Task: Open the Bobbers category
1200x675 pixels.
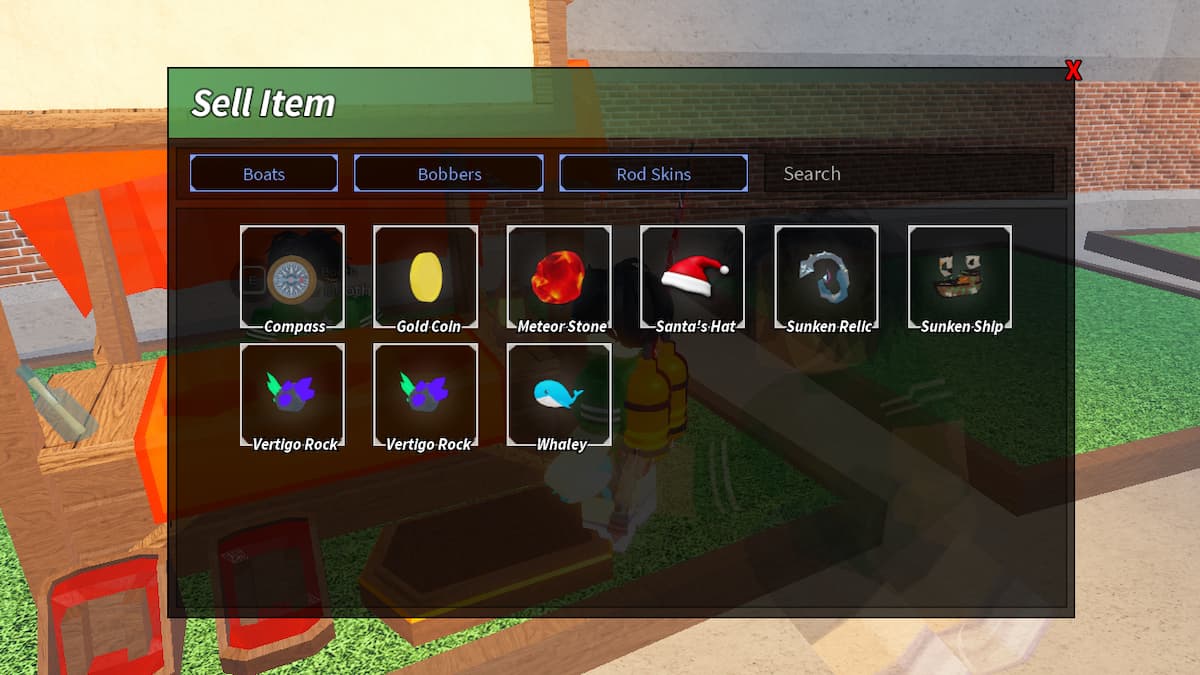Action: 449,173
